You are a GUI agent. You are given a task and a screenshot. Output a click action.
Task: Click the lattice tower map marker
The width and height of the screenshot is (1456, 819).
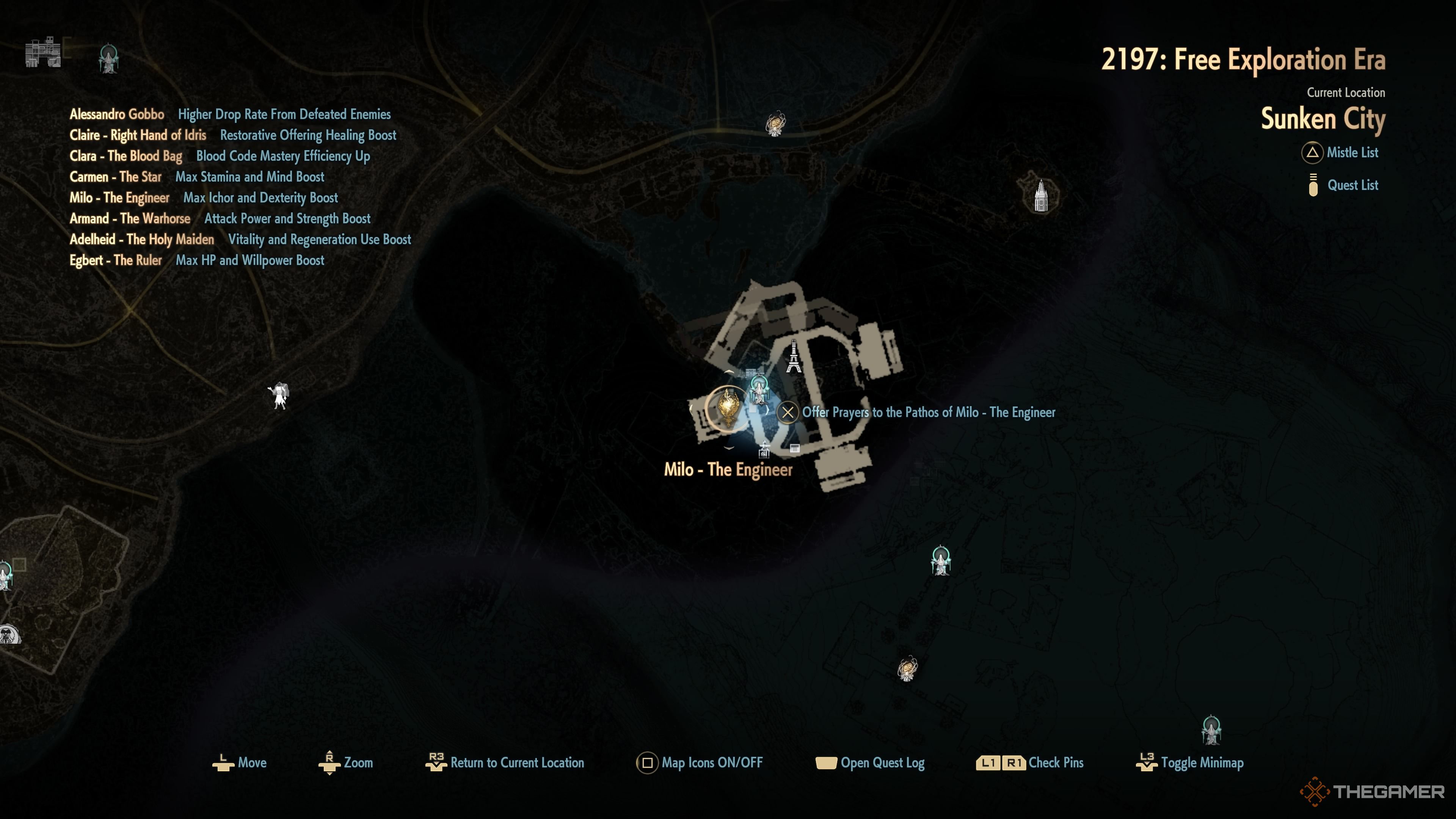794,357
